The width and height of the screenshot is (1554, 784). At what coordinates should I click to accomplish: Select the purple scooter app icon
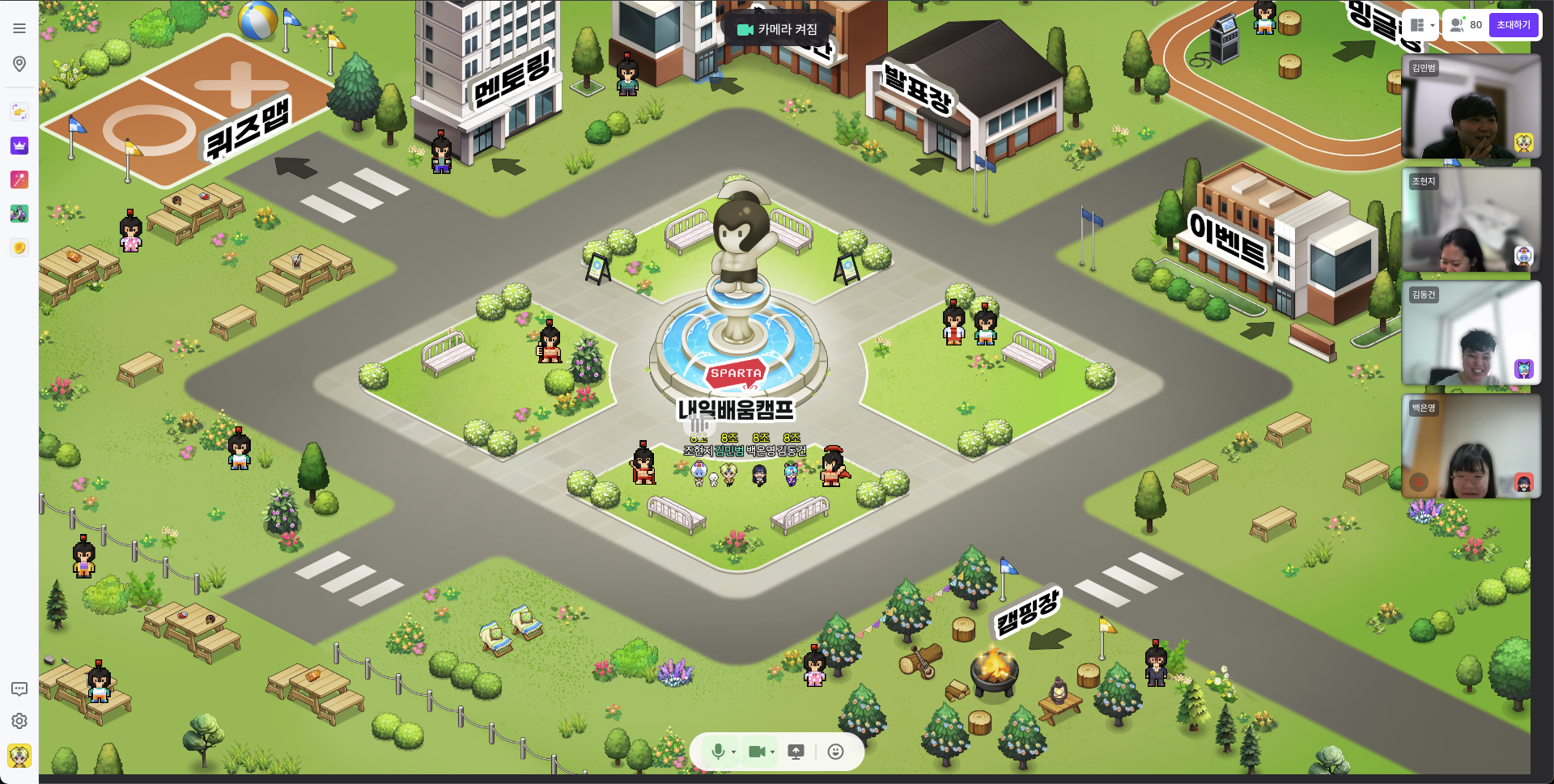pyautogui.click(x=19, y=214)
